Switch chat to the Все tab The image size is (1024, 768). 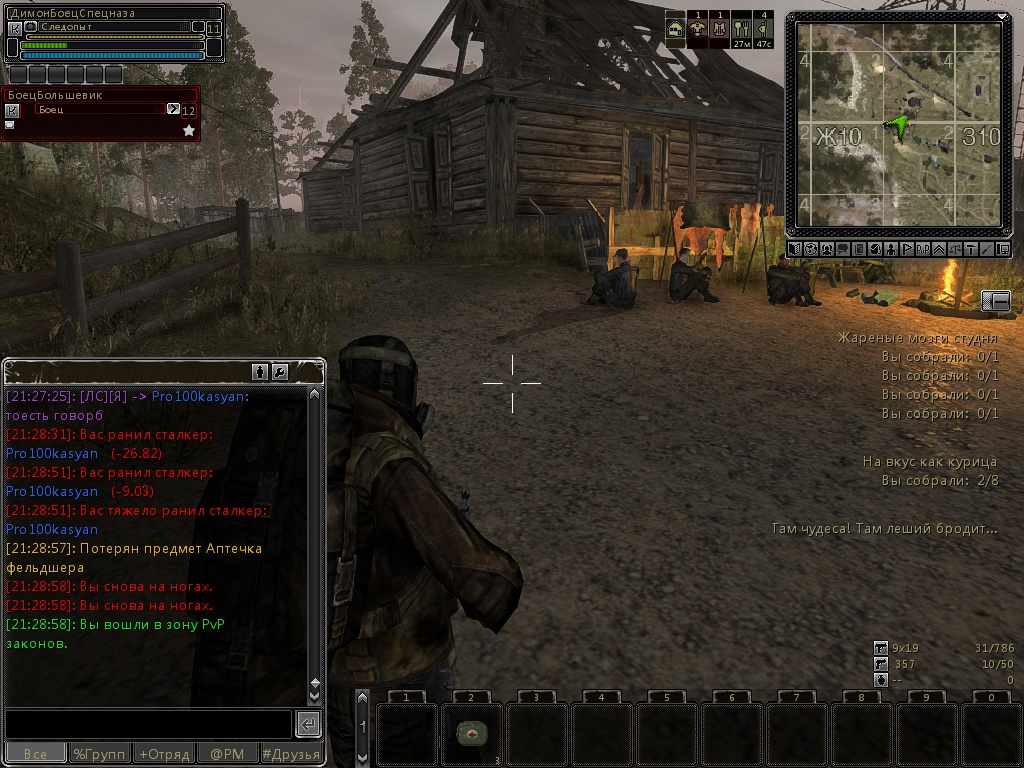pos(36,754)
